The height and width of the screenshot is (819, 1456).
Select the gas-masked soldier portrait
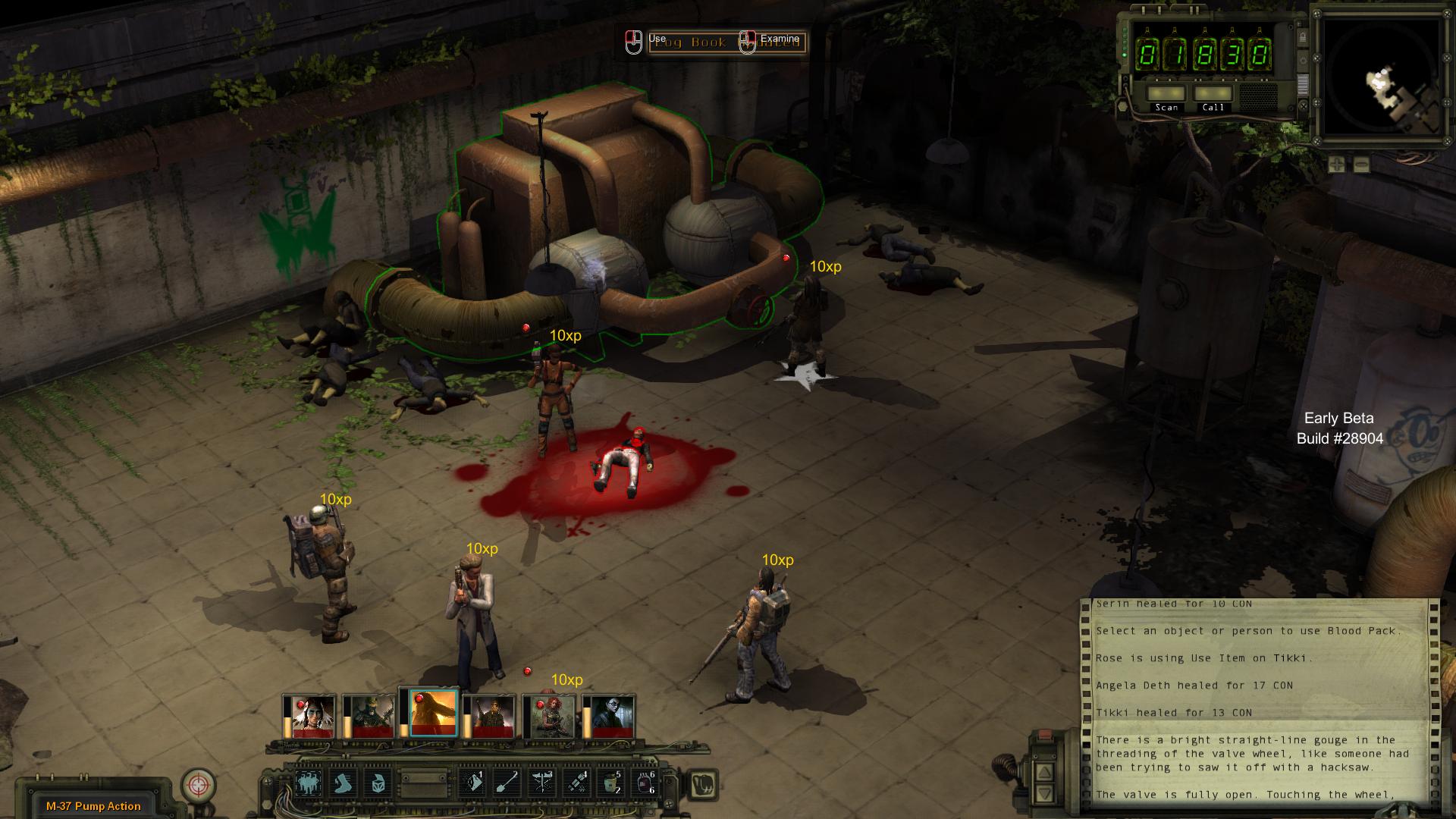click(369, 715)
